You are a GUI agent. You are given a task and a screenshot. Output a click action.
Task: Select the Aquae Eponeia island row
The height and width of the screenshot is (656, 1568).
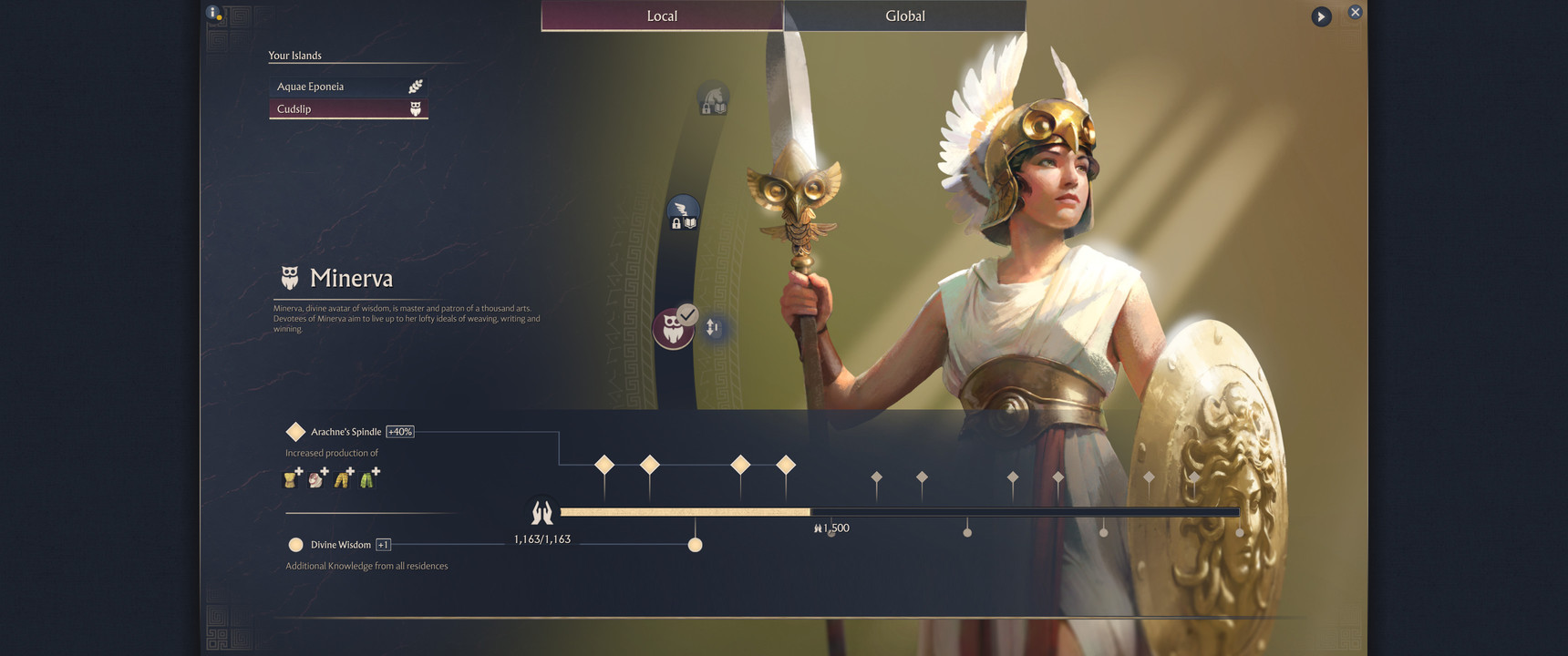pyautogui.click(x=348, y=87)
